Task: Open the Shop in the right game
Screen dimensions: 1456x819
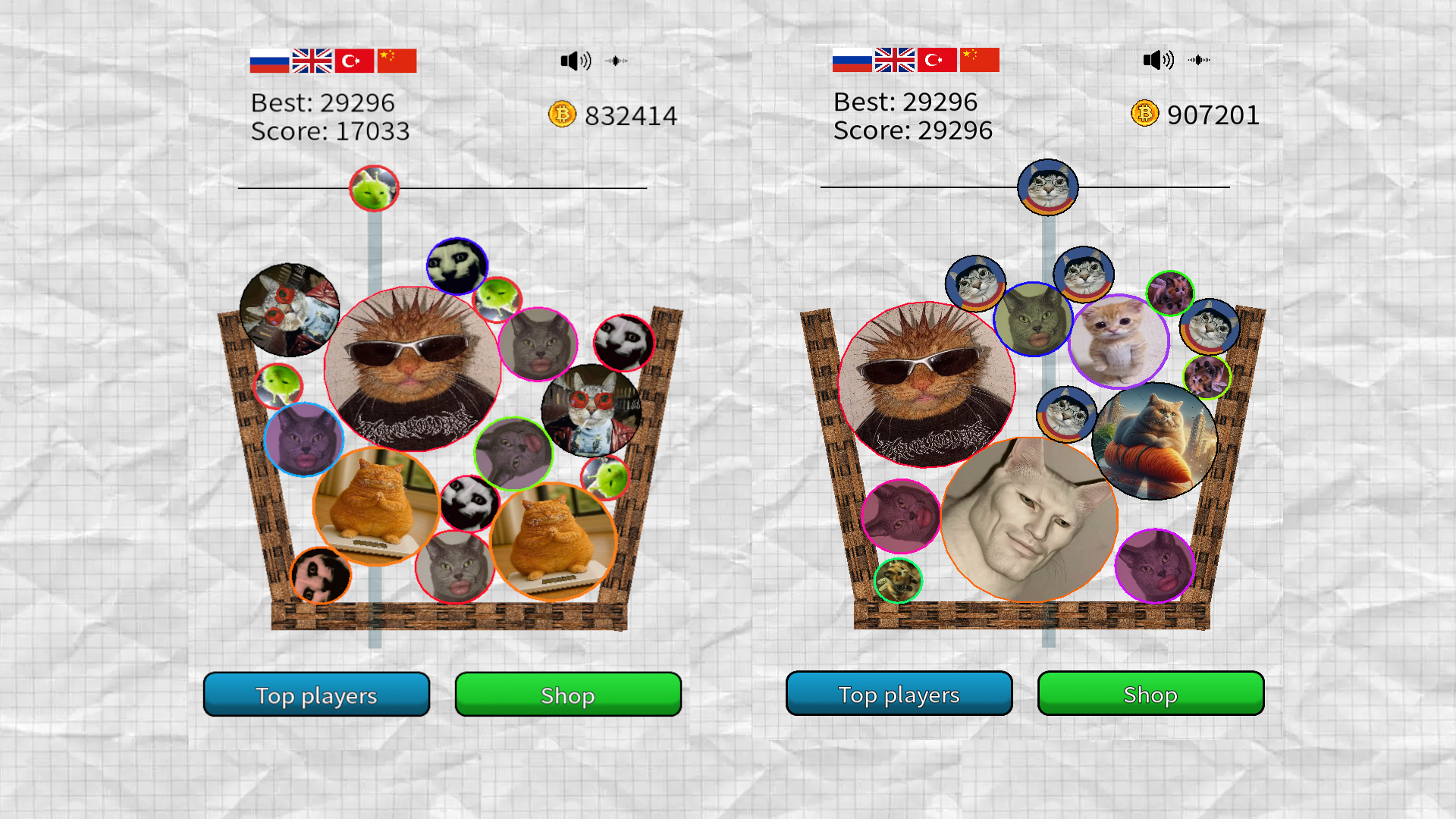Action: click(1150, 694)
